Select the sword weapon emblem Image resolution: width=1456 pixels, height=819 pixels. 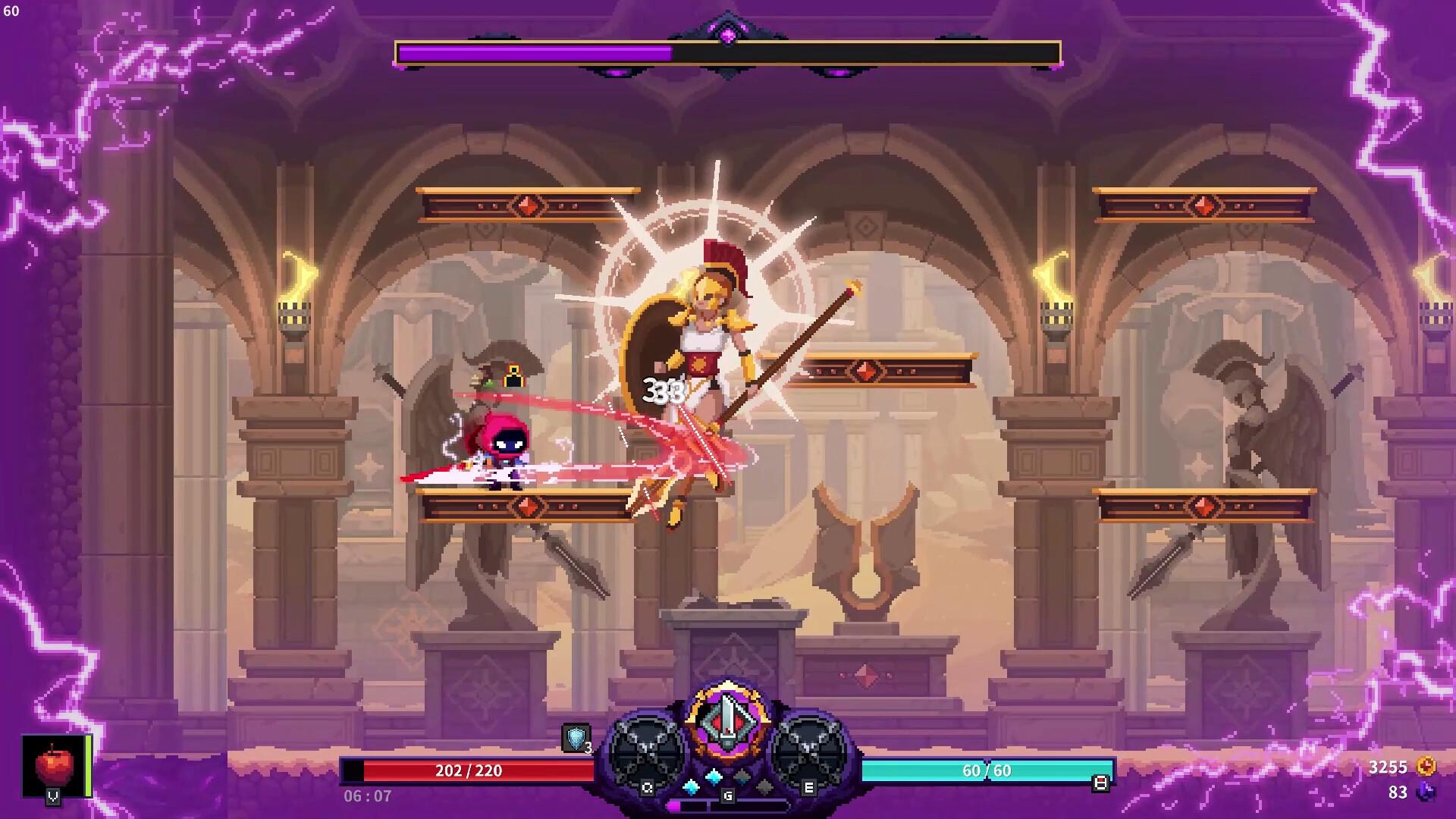[x=727, y=718]
